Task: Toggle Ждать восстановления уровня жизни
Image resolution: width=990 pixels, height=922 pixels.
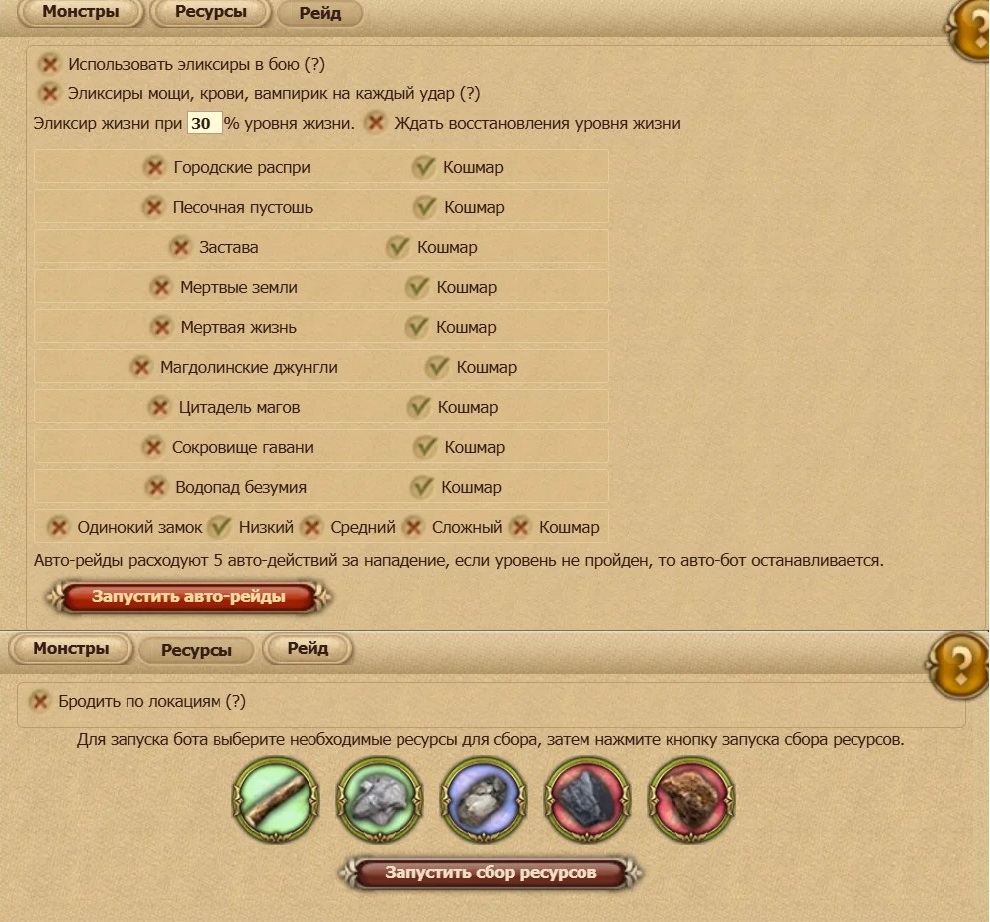Action: point(375,124)
